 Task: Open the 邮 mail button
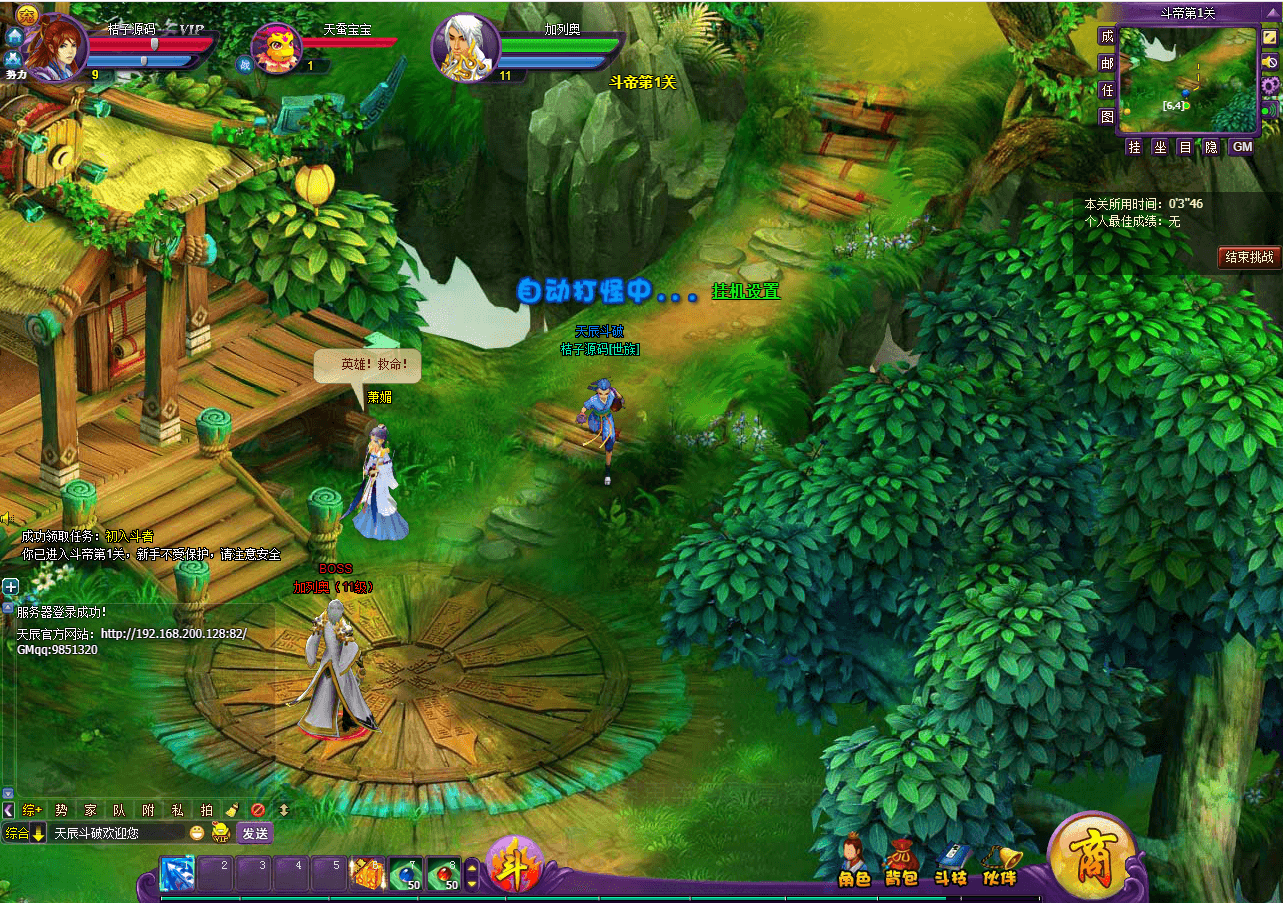[x=1107, y=63]
